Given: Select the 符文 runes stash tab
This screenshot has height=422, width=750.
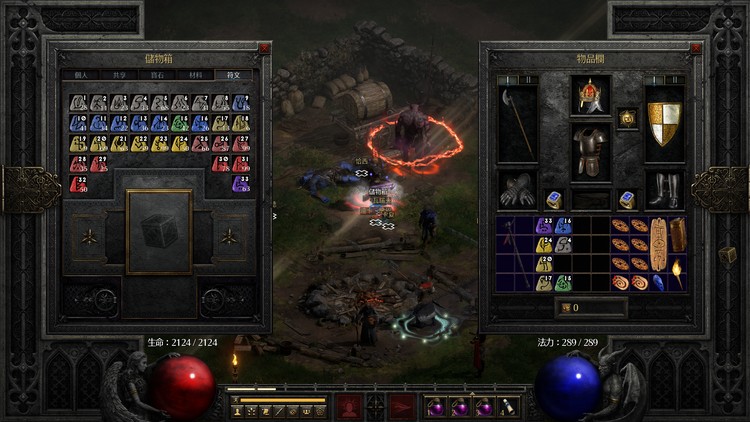Looking at the screenshot, I should coord(235,75).
